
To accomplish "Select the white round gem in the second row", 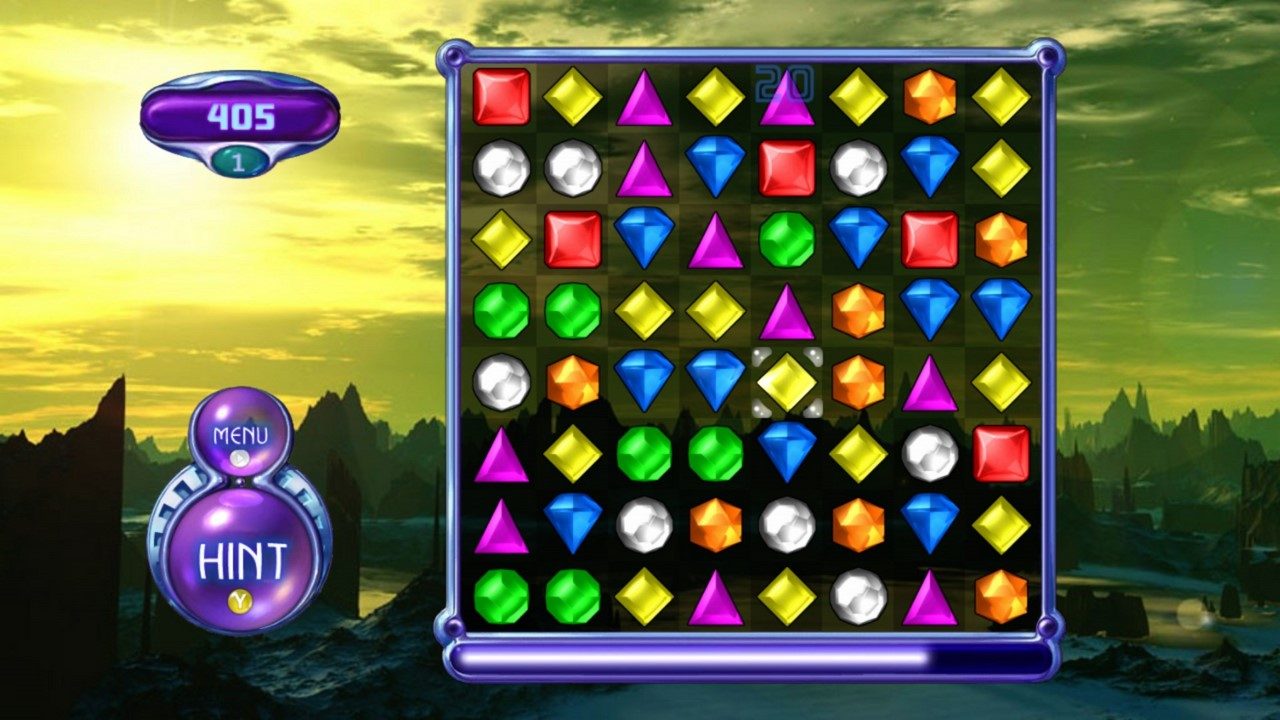I will tap(499, 169).
